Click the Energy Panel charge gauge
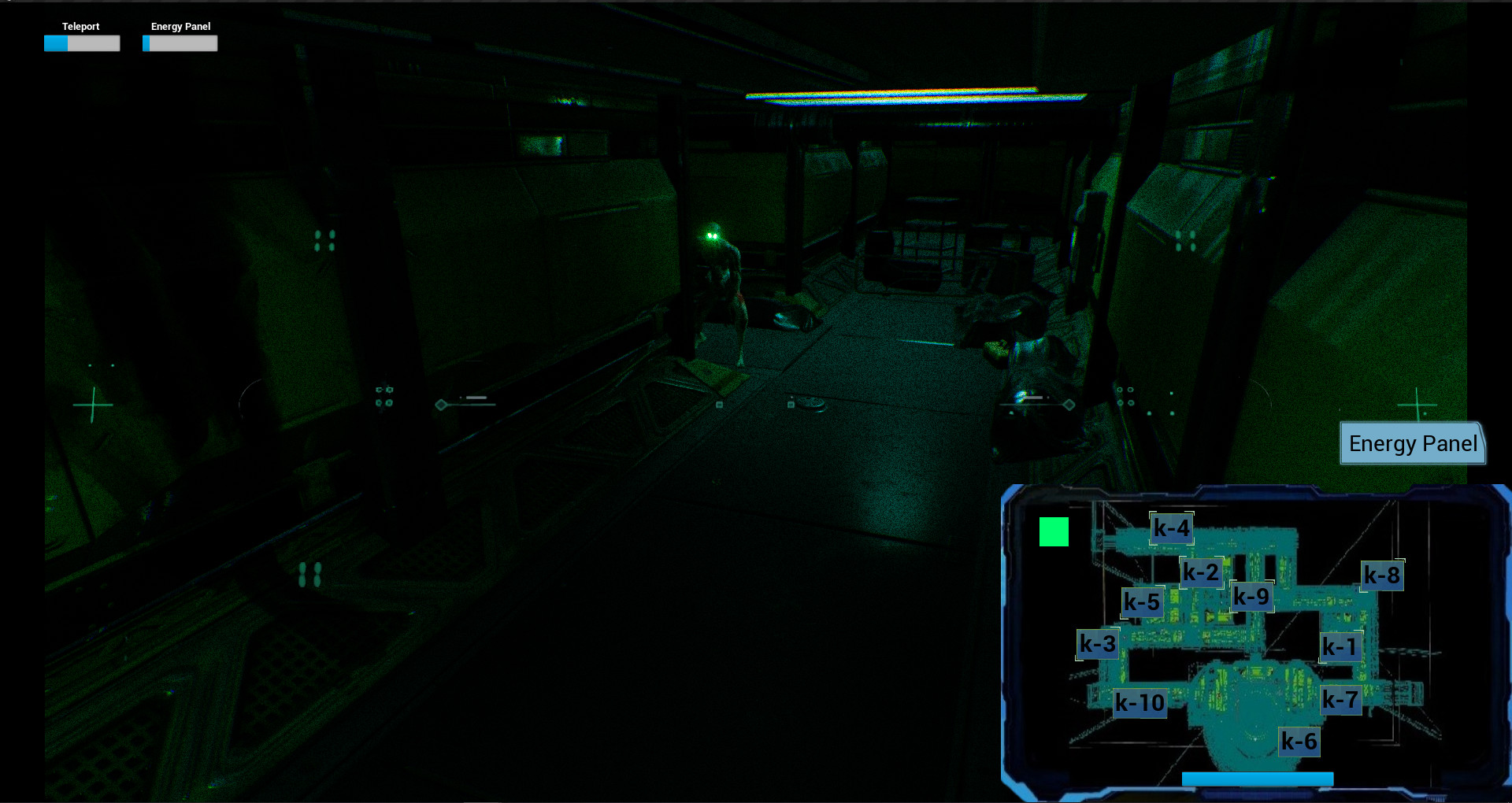Viewport: 1512px width, 803px height. [180, 43]
